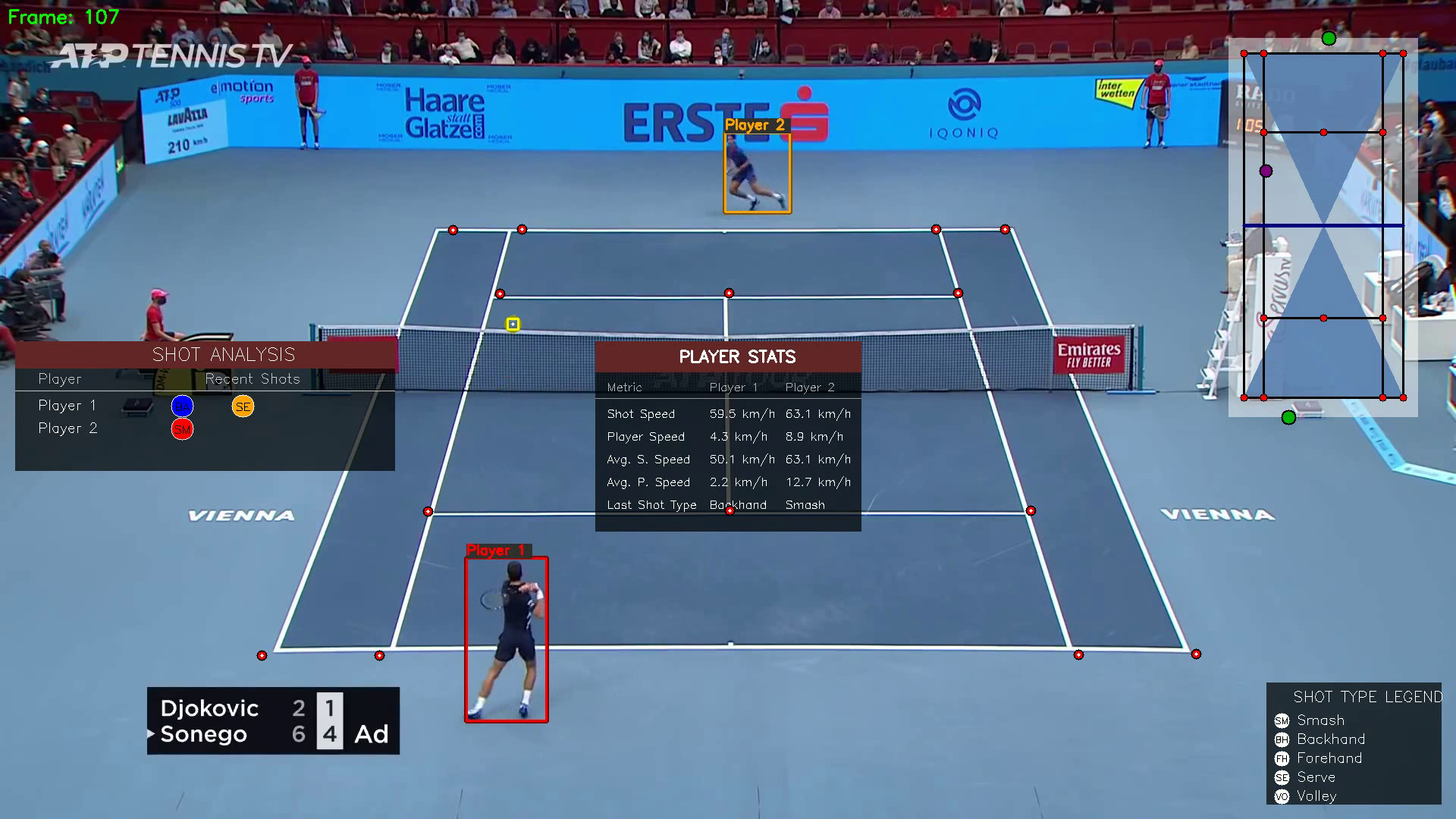
Task: Select Player 2's red SM smash shot icon
Action: pos(182,429)
